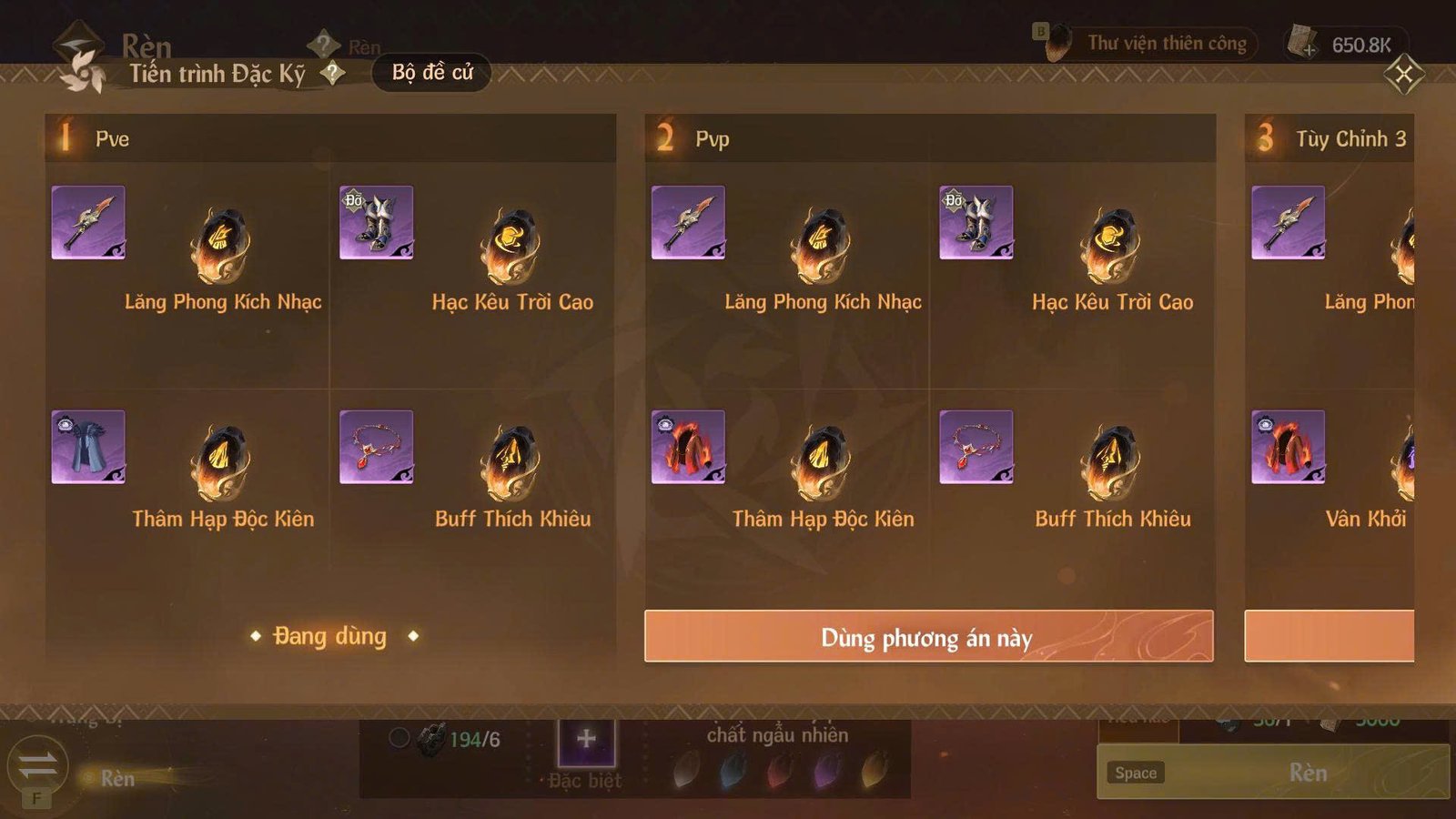
Task: Click the Rèn forge button at bottom-right
Action: point(1307,773)
